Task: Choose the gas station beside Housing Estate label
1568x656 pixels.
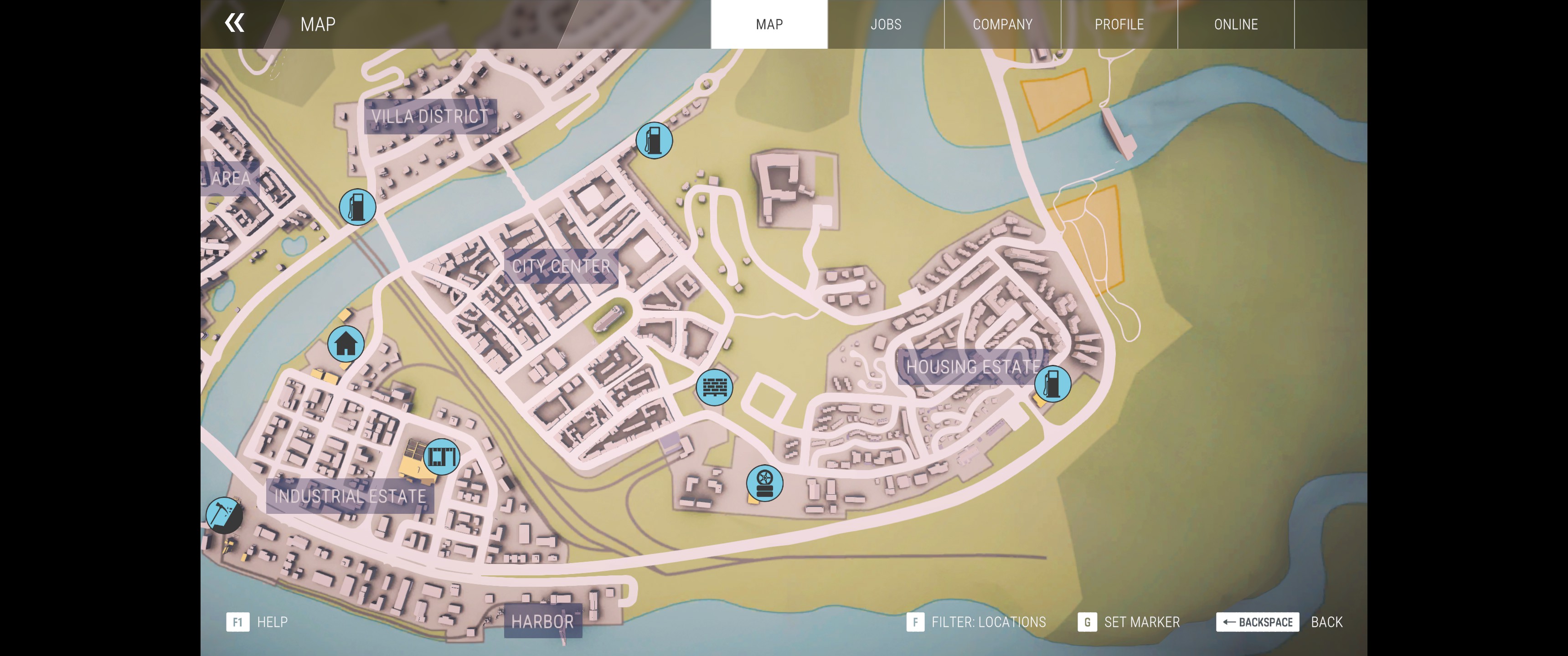Action: [1052, 384]
